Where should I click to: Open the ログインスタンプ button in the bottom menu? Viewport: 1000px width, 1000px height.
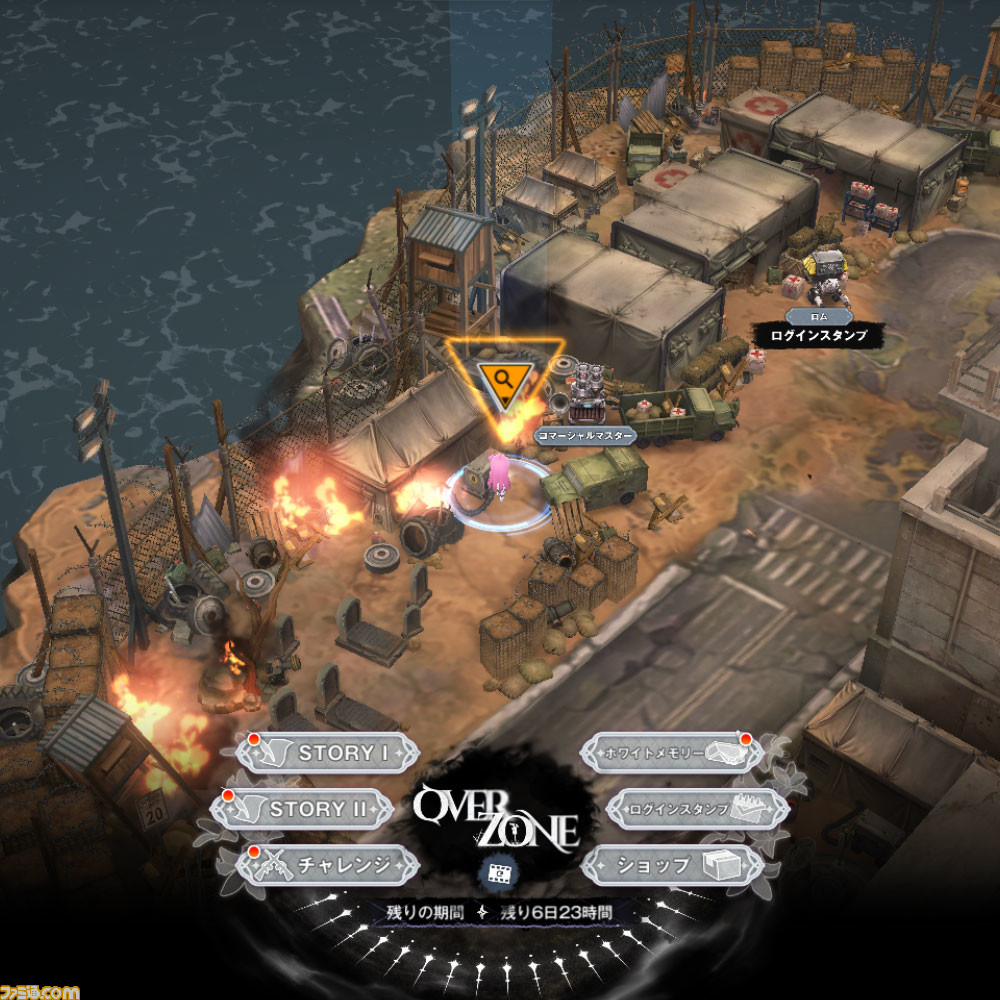click(685, 809)
